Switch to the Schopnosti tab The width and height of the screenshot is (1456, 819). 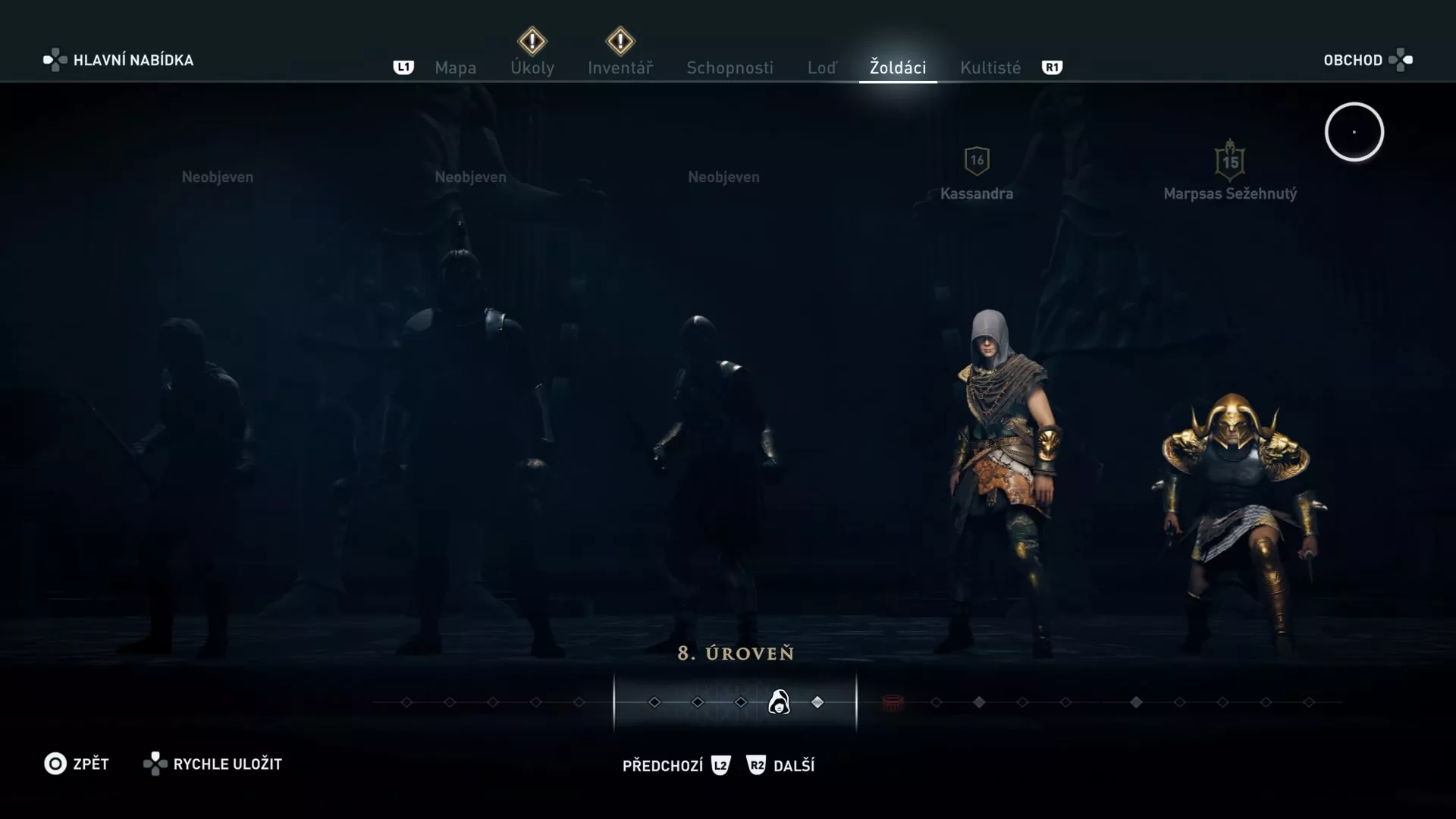pos(730,67)
